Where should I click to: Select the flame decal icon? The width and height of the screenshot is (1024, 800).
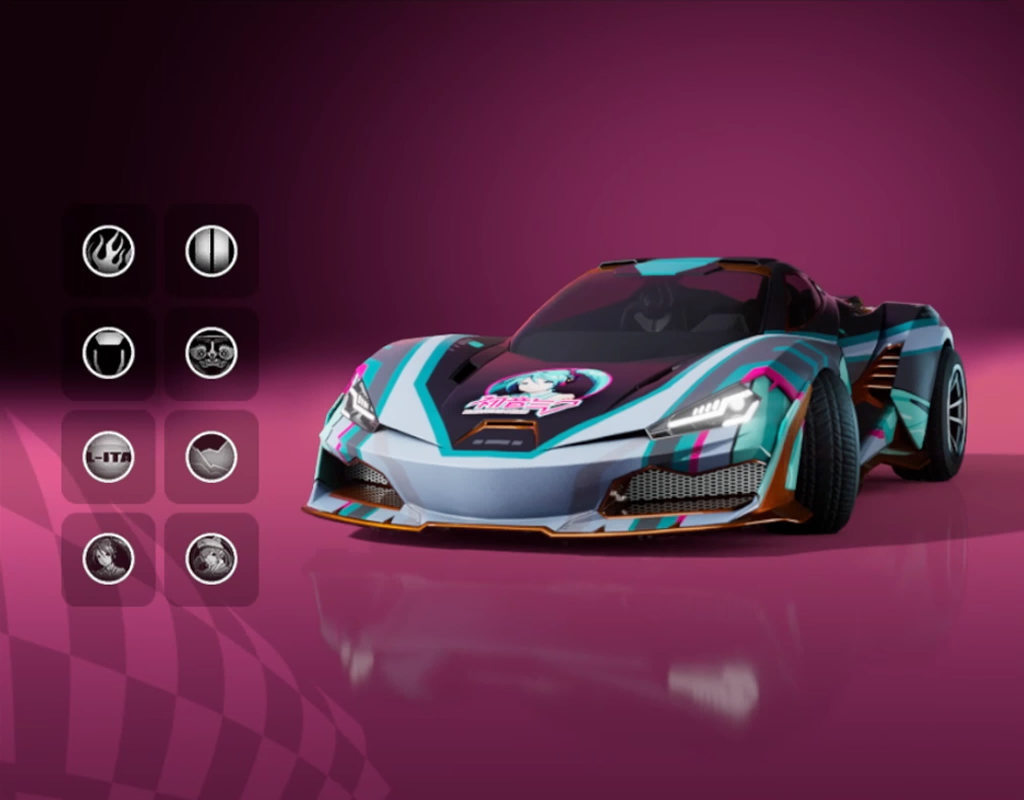pos(108,251)
